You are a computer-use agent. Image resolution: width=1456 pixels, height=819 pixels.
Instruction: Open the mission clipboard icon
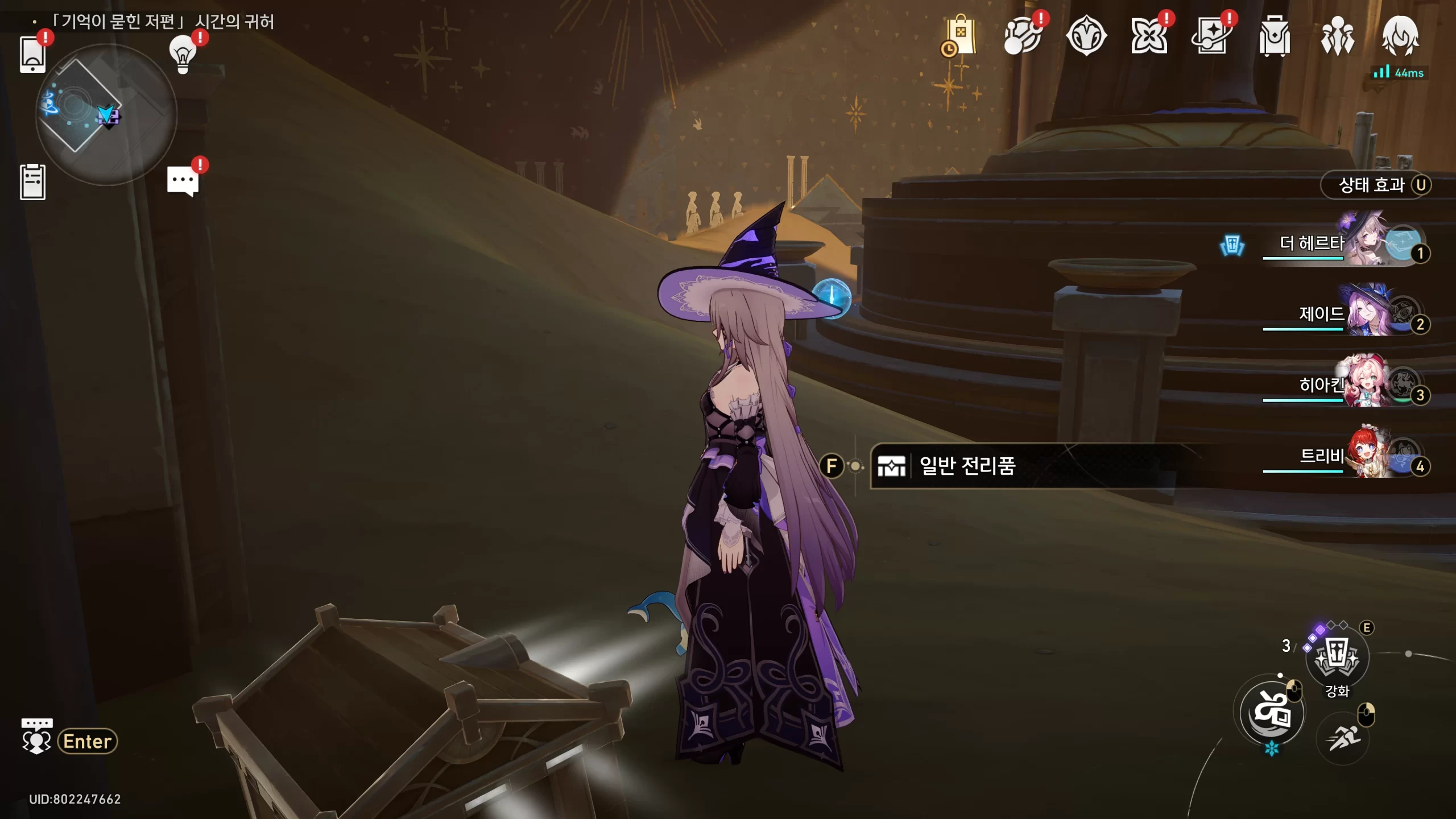(x=32, y=182)
